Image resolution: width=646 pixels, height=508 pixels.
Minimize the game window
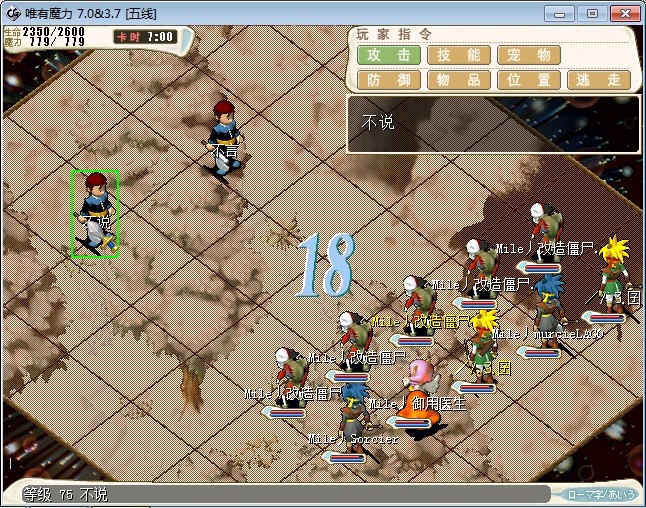tap(565, 13)
